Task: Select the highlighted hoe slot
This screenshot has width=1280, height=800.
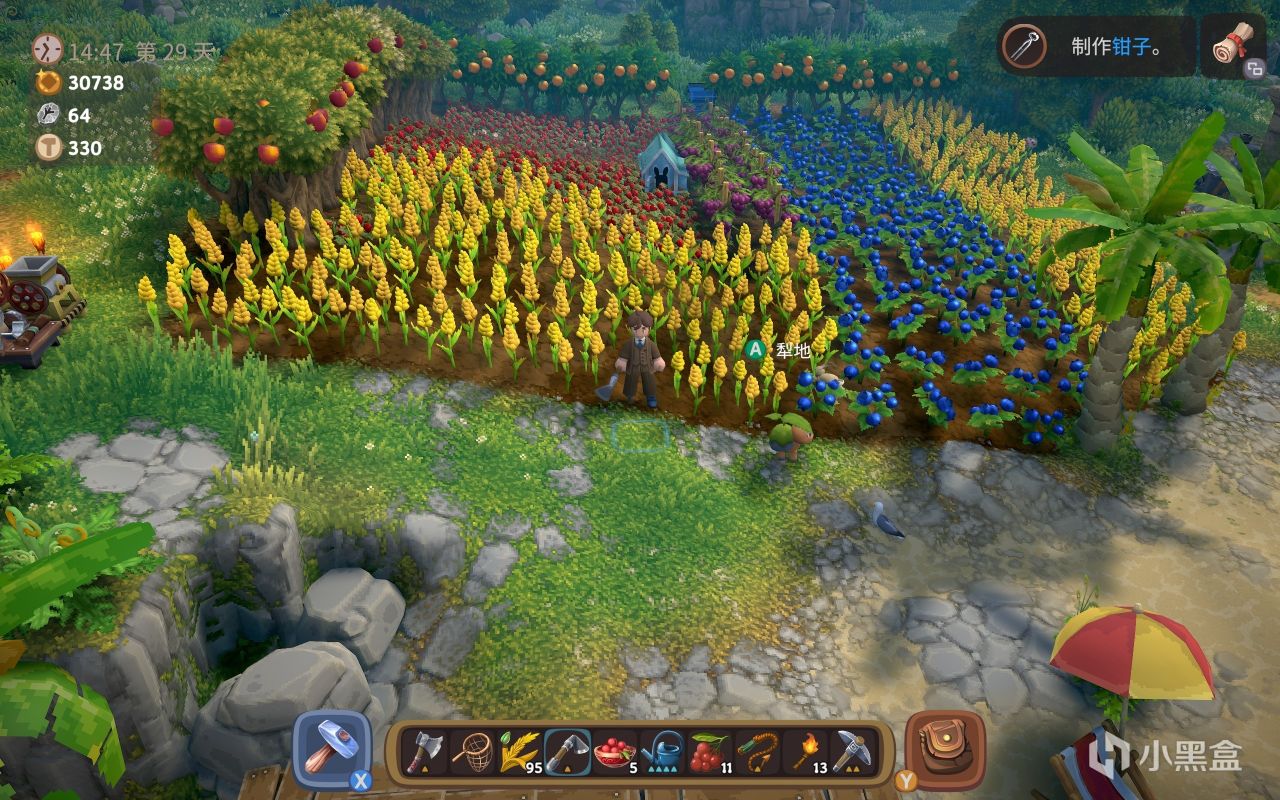Action: point(566,751)
